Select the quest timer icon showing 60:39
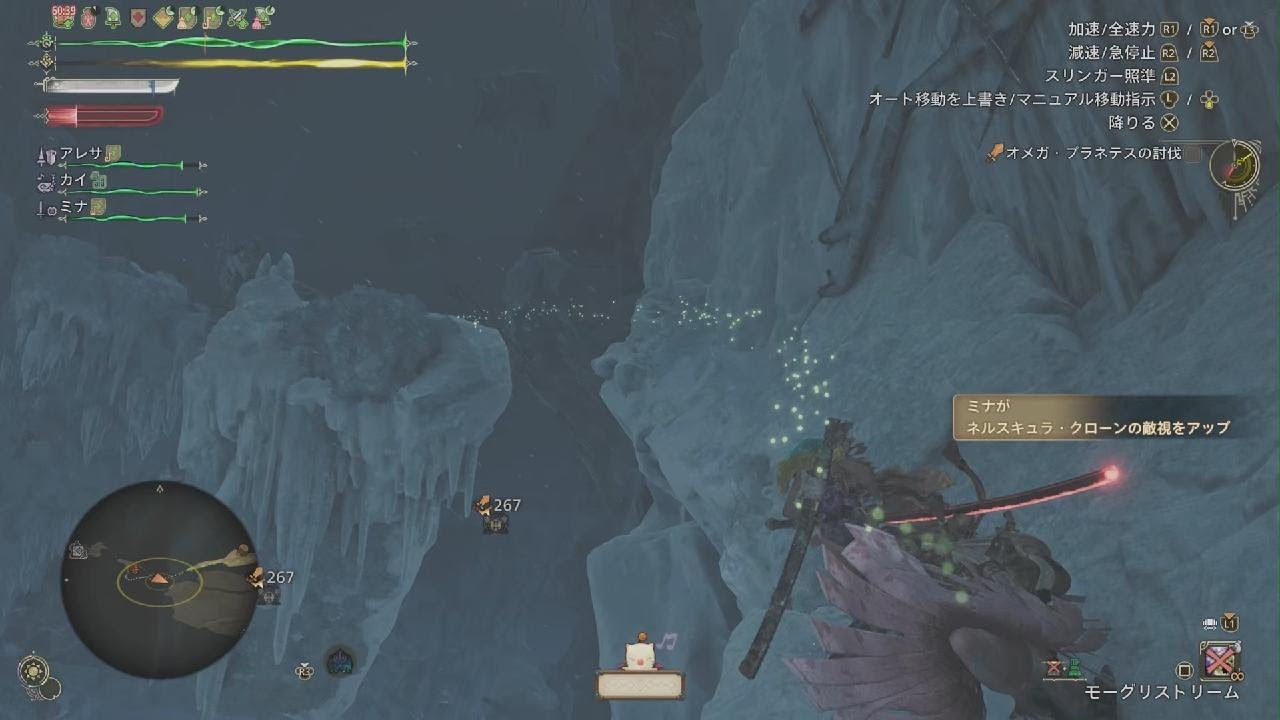The width and height of the screenshot is (1280, 720). (62, 15)
